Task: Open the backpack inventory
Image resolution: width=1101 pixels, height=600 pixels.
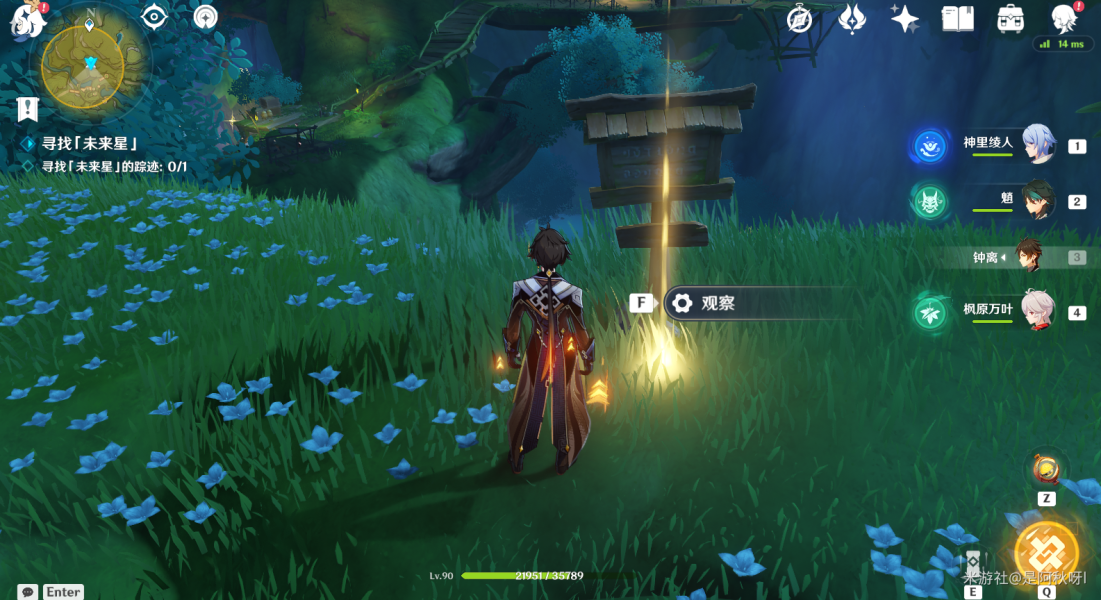Action: click(x=1010, y=18)
